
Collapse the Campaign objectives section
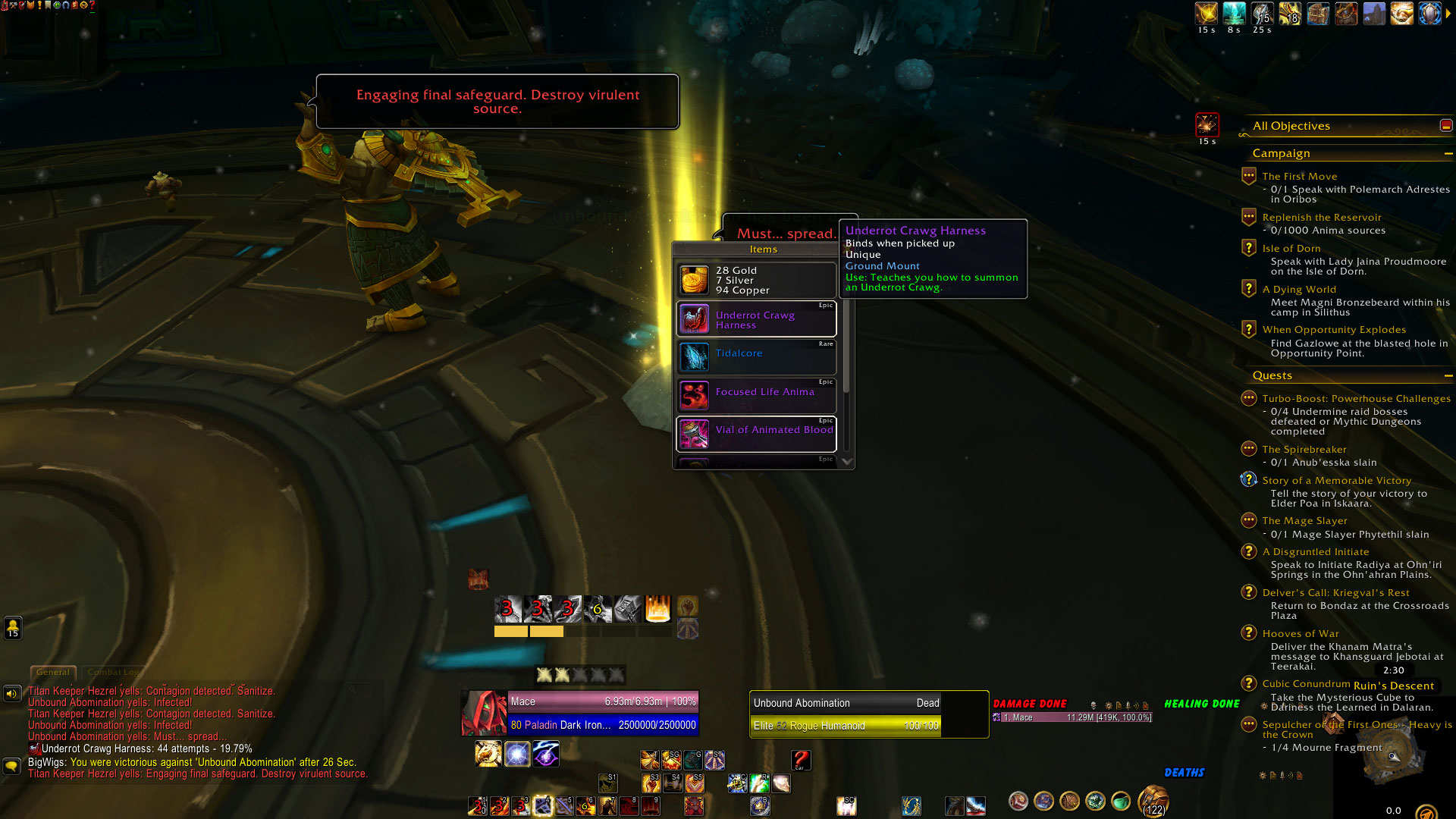pos(1448,154)
